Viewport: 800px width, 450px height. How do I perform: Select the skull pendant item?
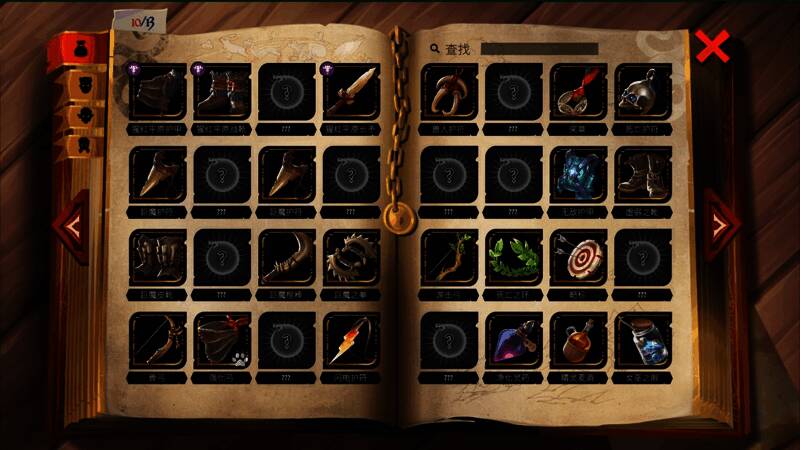coord(643,91)
